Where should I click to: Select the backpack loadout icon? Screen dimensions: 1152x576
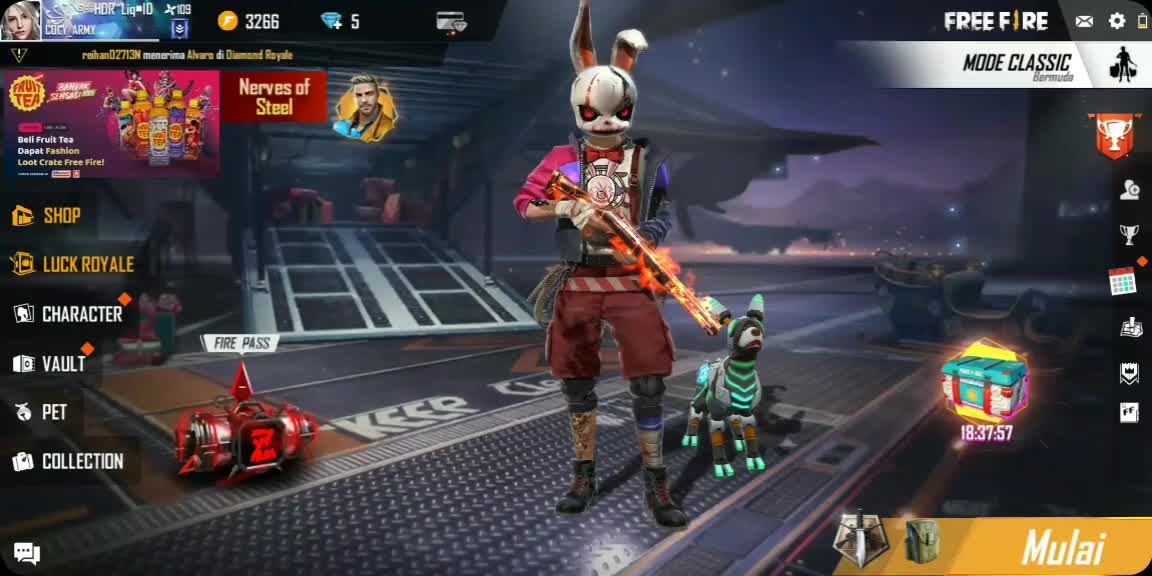tap(922, 541)
